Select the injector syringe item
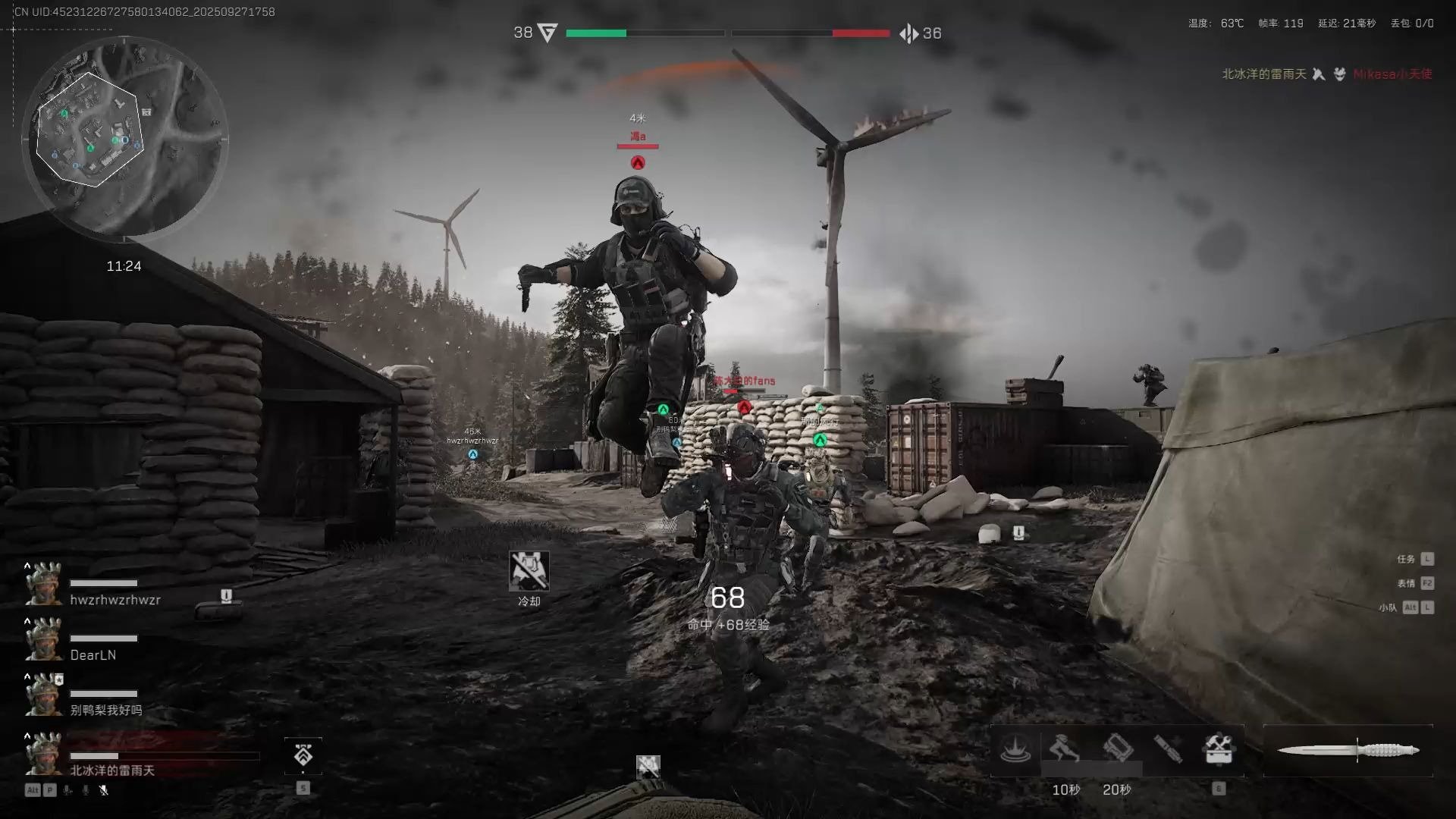The height and width of the screenshot is (819, 1456). tap(1168, 749)
